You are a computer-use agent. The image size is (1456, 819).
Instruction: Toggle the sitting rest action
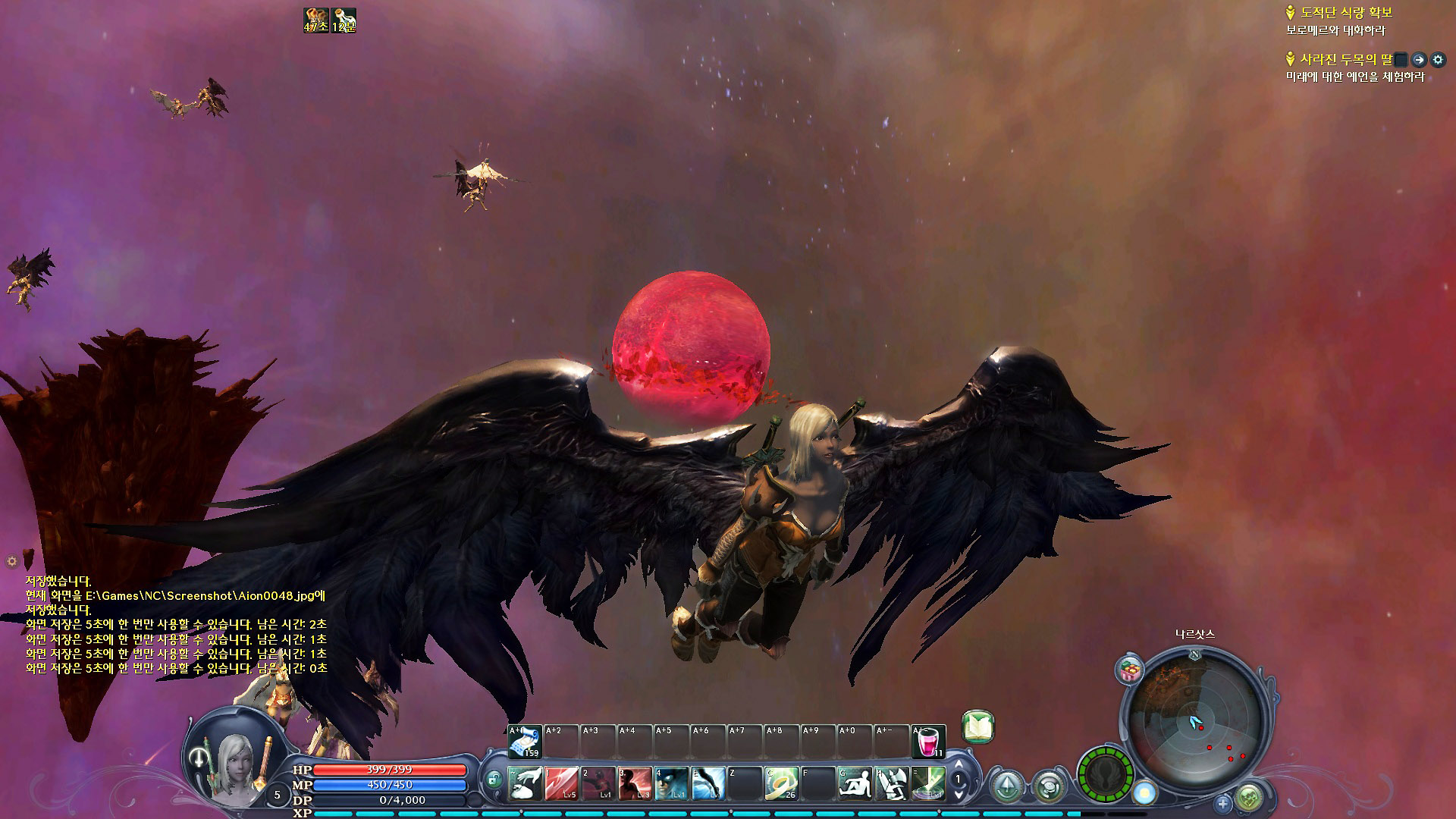[855, 783]
